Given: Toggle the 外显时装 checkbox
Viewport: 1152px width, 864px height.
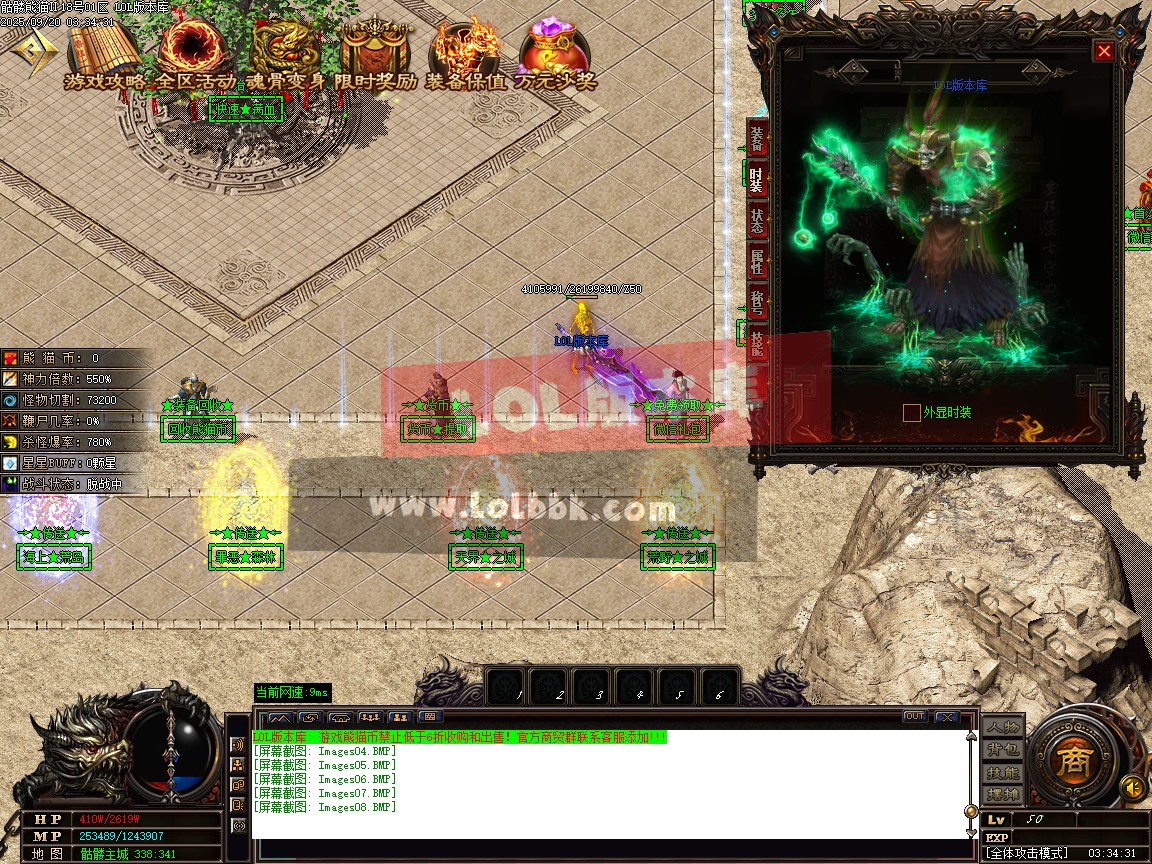Looking at the screenshot, I should (911, 412).
